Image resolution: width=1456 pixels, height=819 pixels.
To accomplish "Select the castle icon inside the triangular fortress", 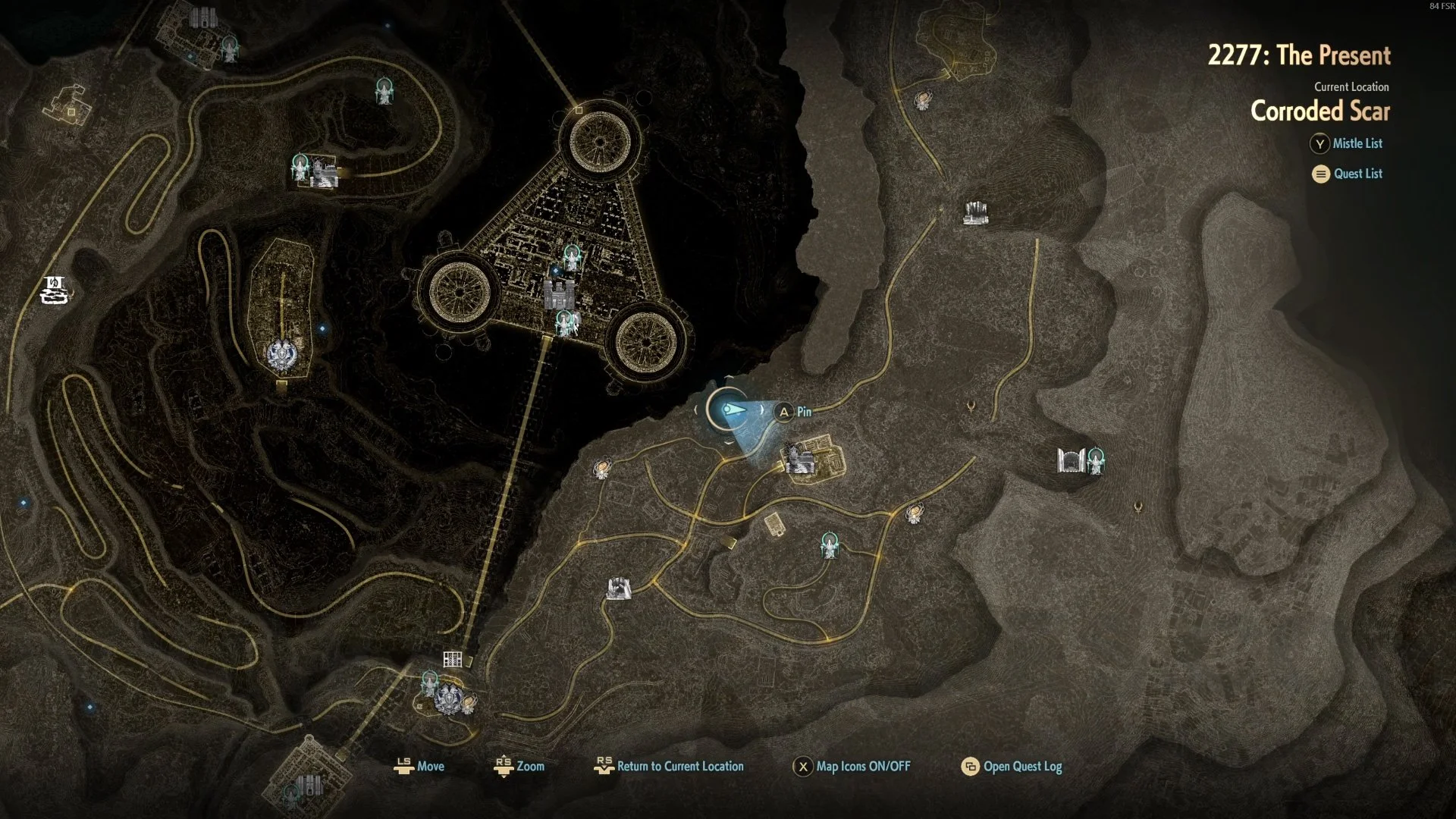I will pyautogui.click(x=559, y=293).
